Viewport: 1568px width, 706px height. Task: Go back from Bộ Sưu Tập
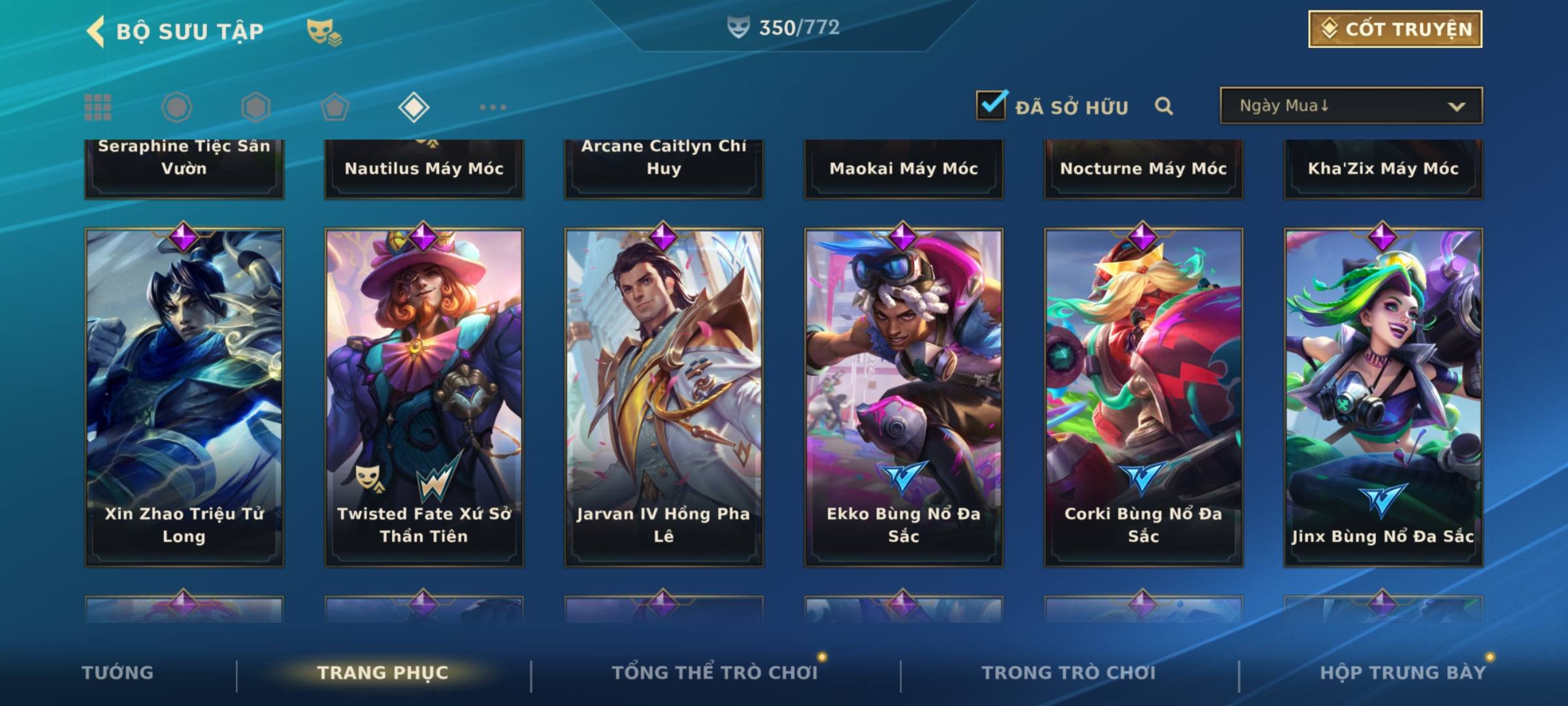96,31
